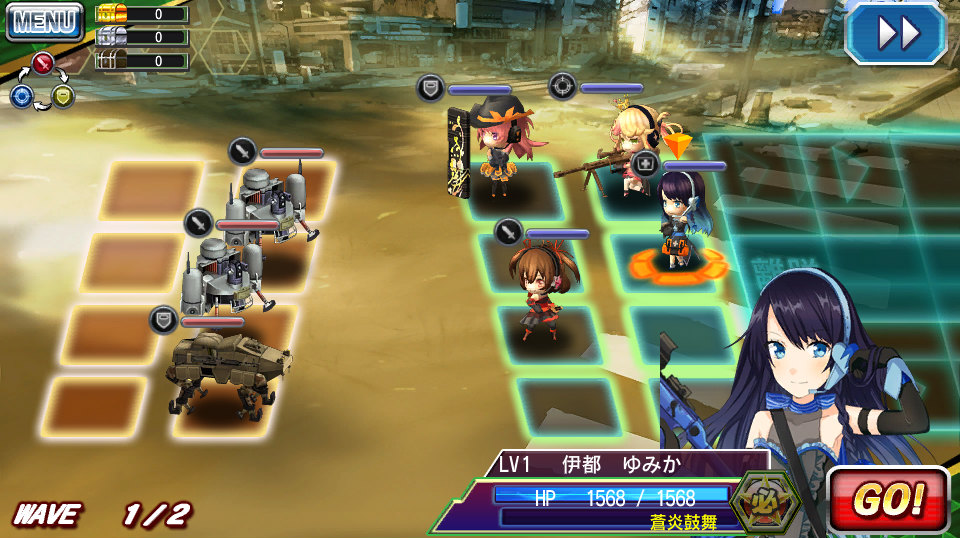Open the MENU button
Screen dimensions: 960x538
pyautogui.click(x=45, y=21)
